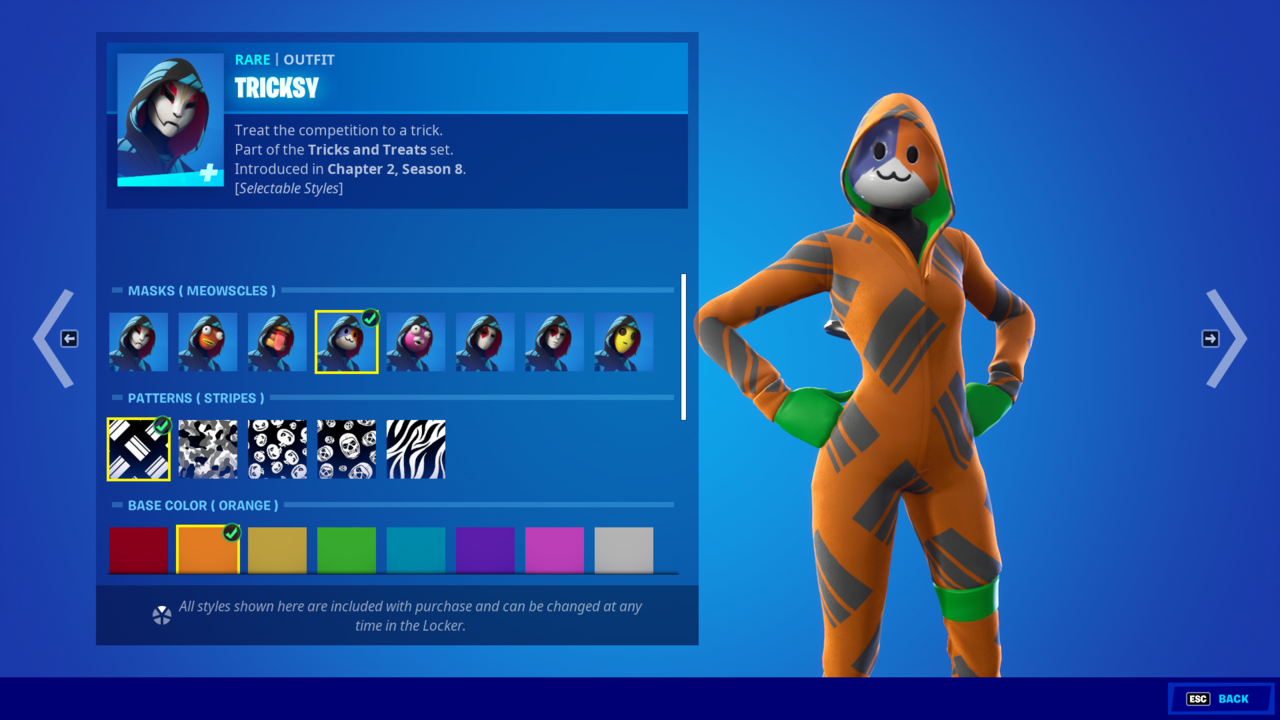This screenshot has width=1280, height=720.
Task: Pick the green base color swatch
Action: click(x=346, y=550)
